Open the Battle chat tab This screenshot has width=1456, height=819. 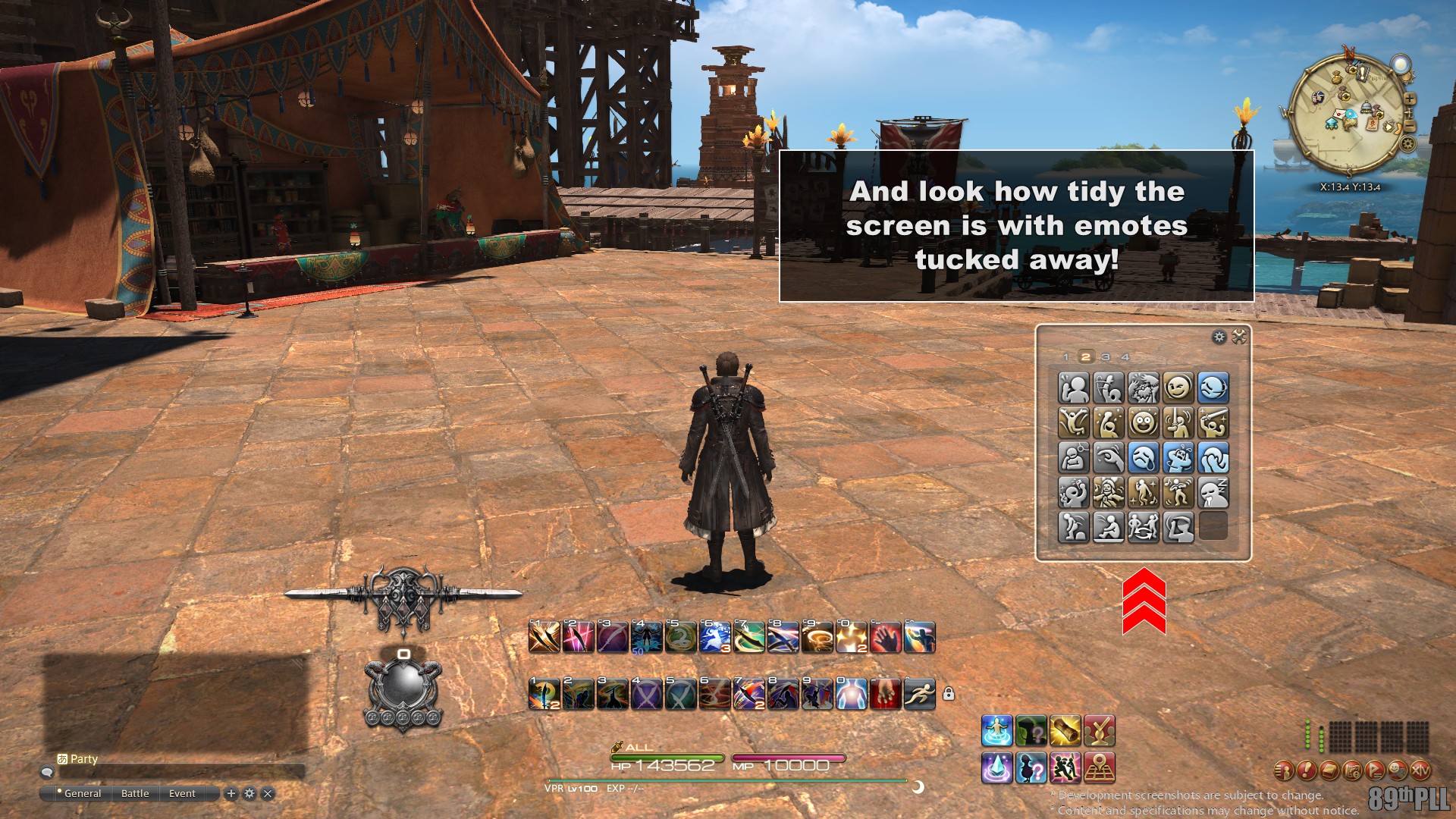[x=135, y=793]
